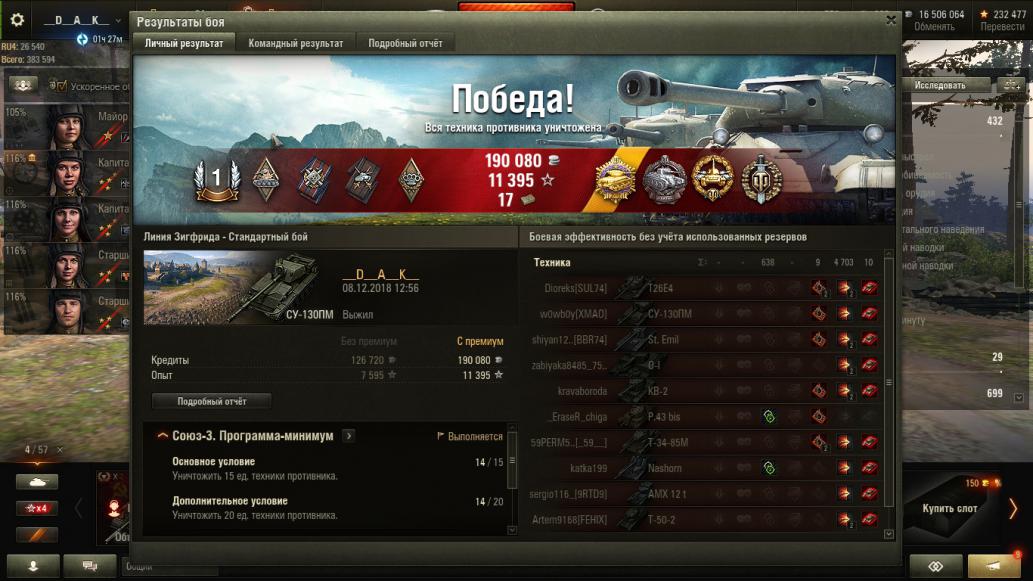Open the Союз-3 mission details arrow
The image size is (1033, 581).
(x=348, y=436)
